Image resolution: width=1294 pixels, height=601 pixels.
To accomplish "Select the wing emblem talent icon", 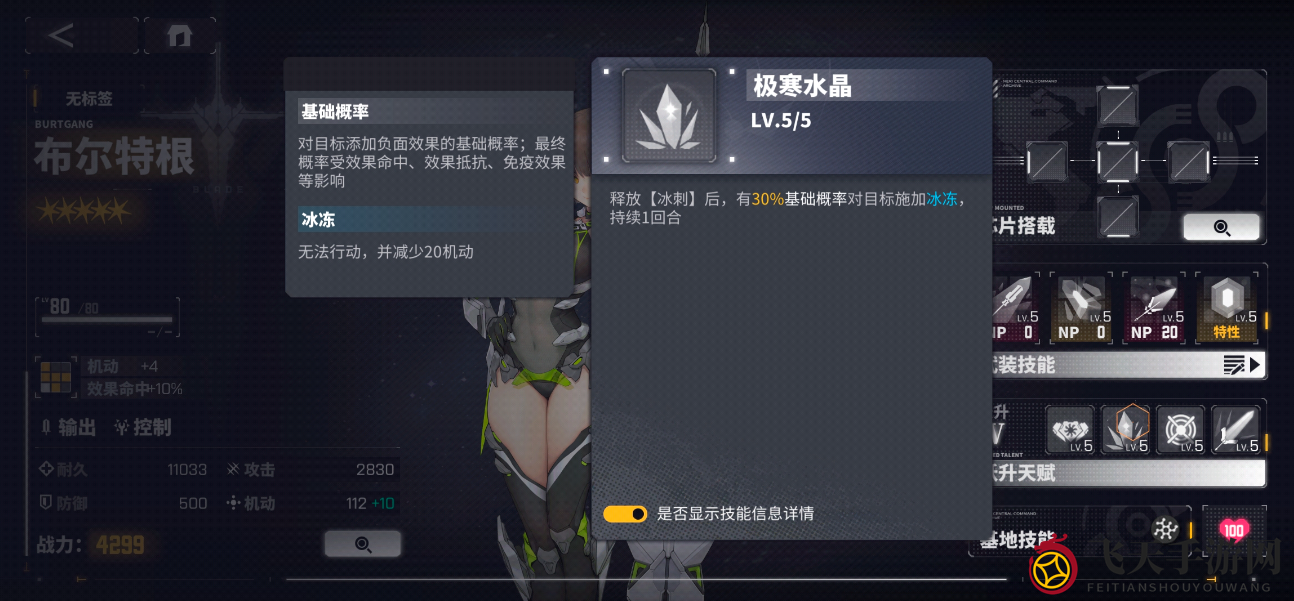I will pos(1070,430).
